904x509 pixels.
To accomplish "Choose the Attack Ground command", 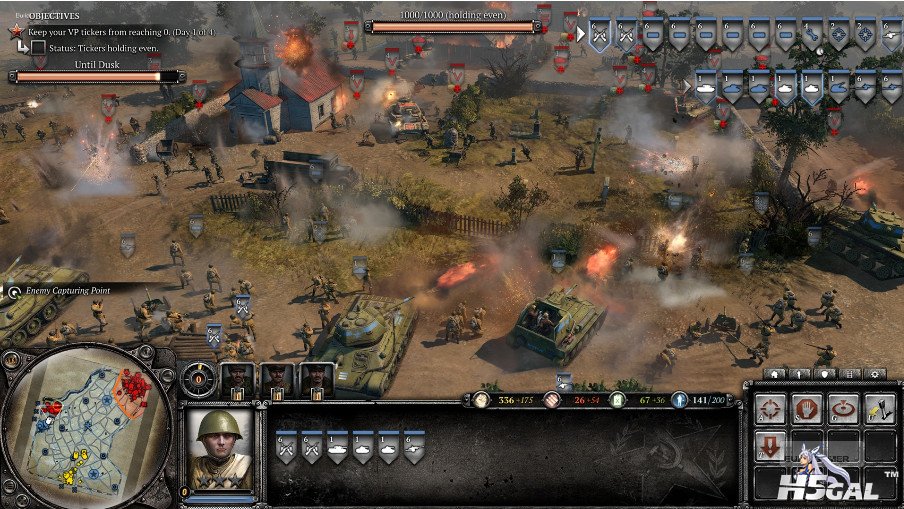I will (x=843, y=408).
